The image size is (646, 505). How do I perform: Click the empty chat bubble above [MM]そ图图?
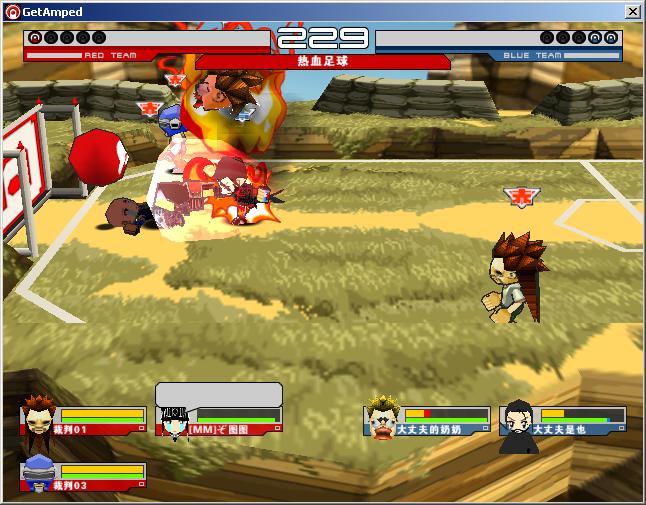click(x=219, y=394)
